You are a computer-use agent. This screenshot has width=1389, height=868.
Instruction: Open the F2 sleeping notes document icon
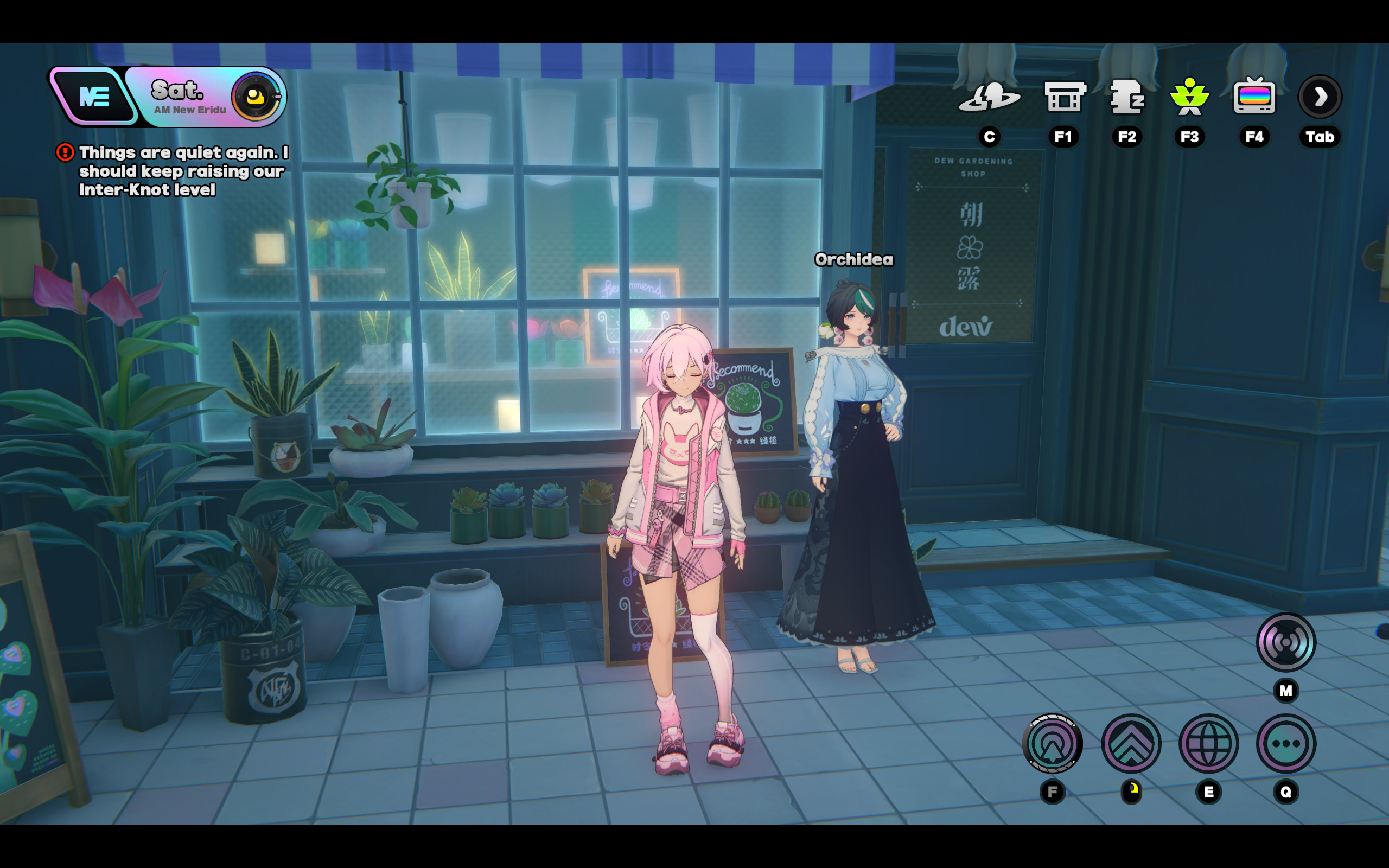[x=1127, y=98]
